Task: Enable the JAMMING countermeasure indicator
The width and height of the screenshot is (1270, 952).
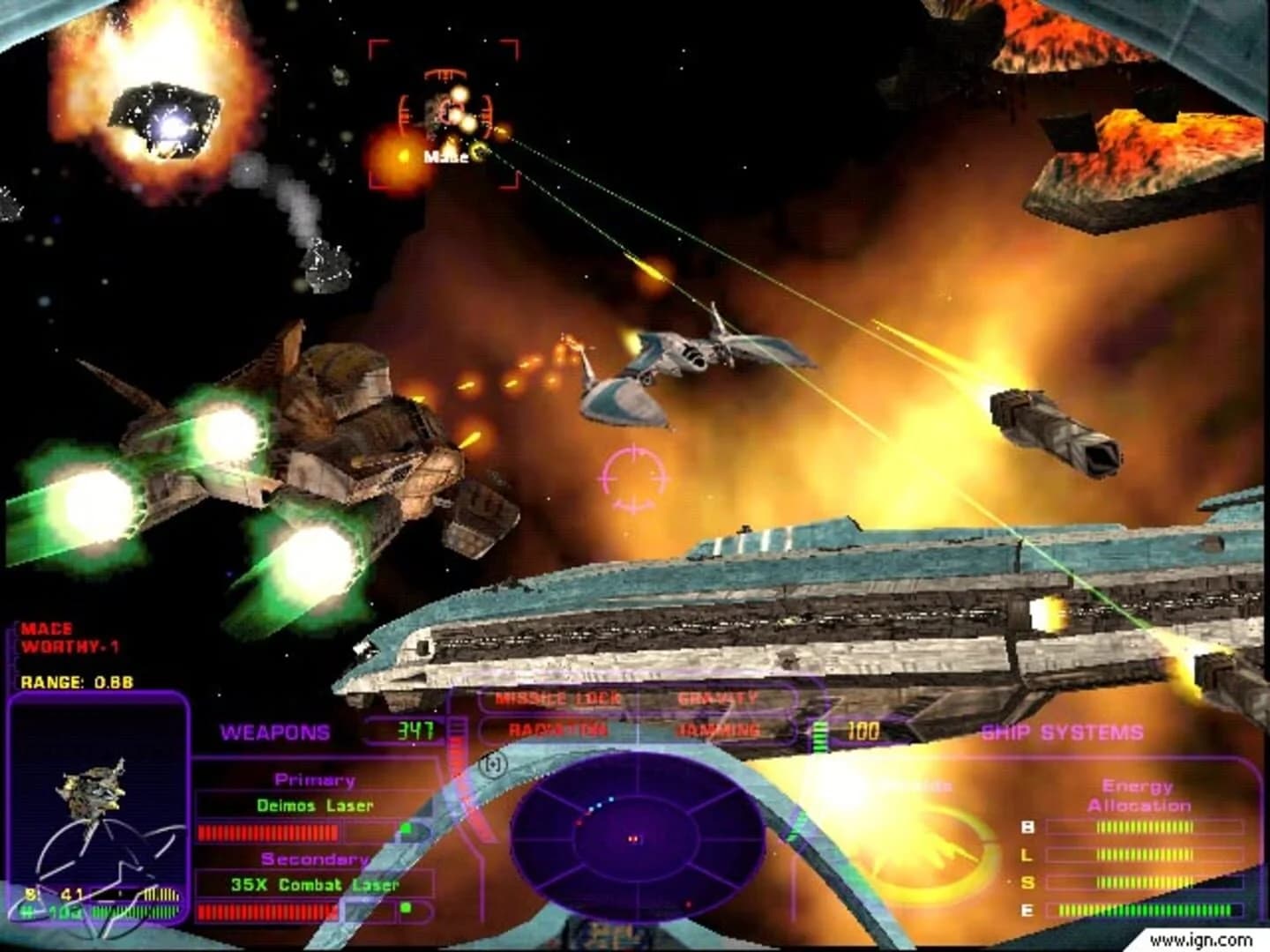Action: [x=717, y=729]
